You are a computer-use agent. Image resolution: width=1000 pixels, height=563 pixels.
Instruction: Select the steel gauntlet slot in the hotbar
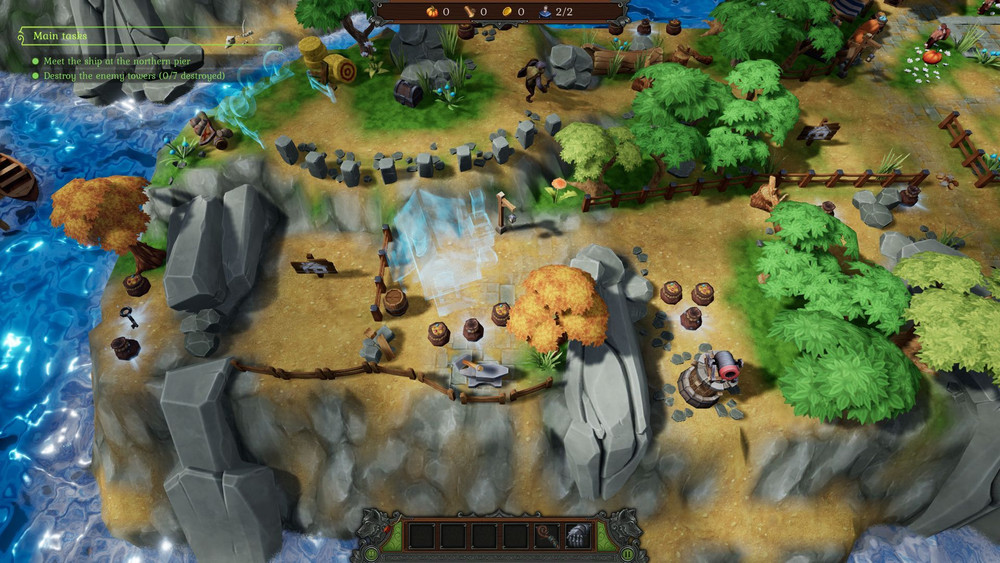coord(578,536)
